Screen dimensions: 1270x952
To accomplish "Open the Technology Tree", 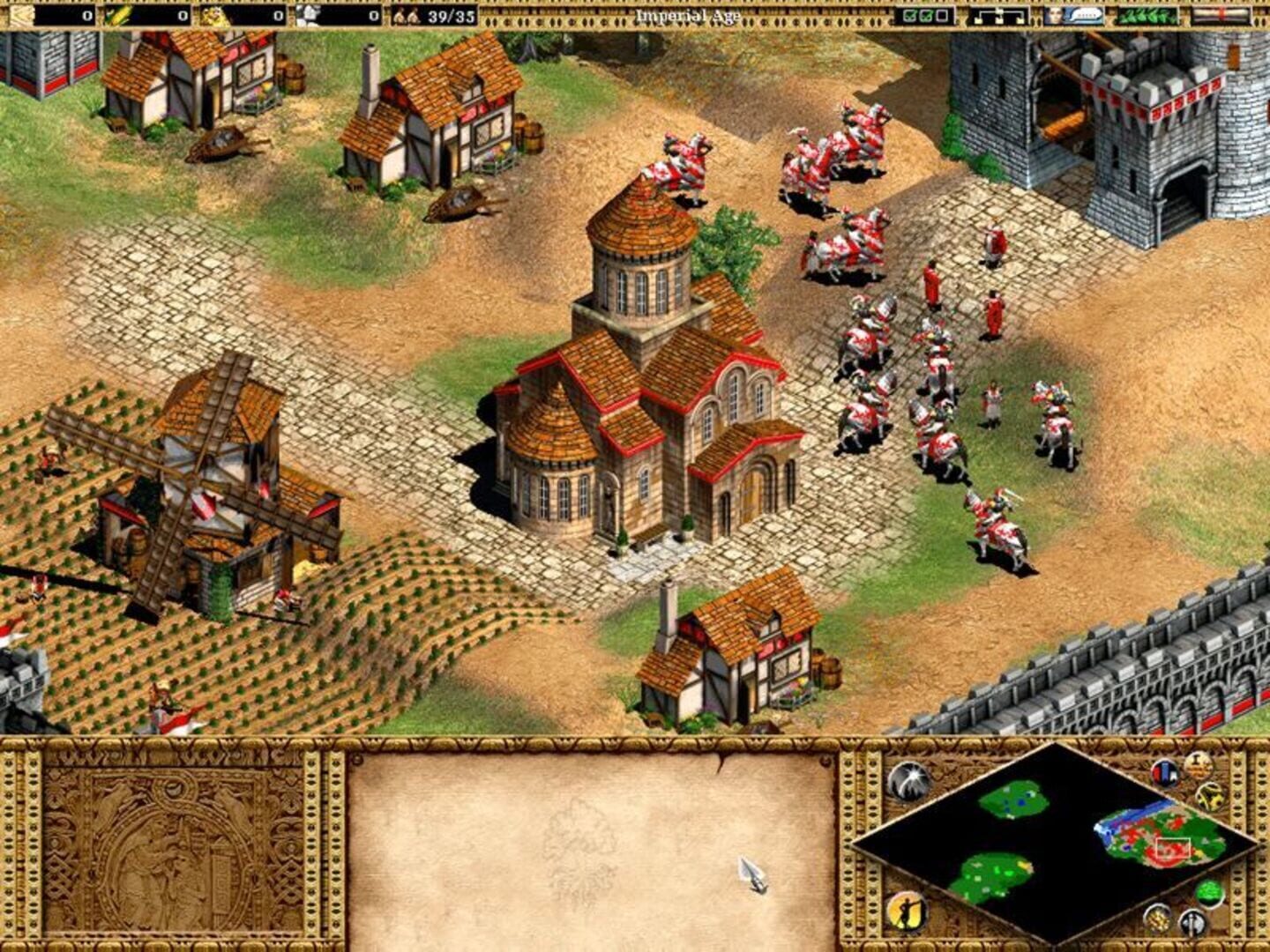I will coord(997,14).
